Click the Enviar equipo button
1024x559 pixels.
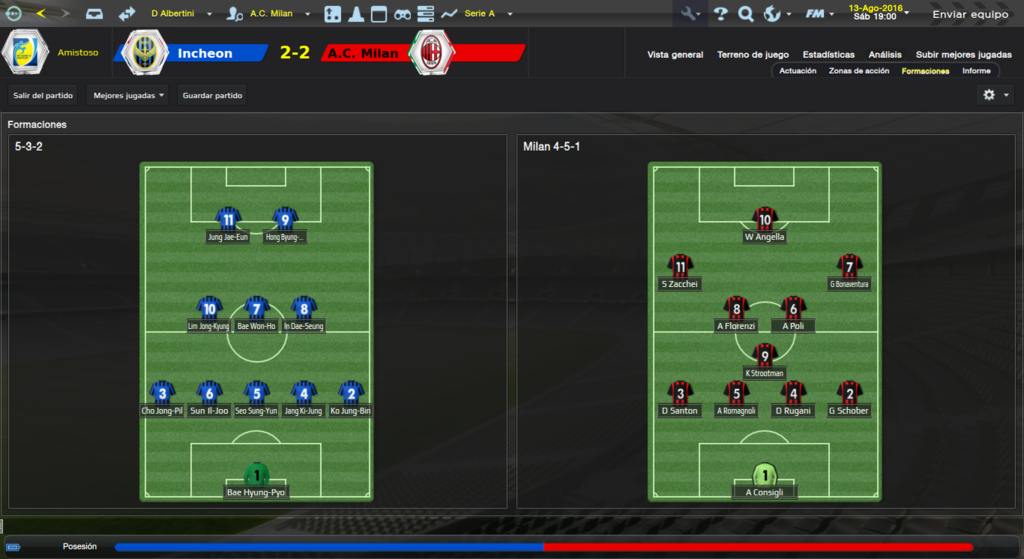point(970,15)
